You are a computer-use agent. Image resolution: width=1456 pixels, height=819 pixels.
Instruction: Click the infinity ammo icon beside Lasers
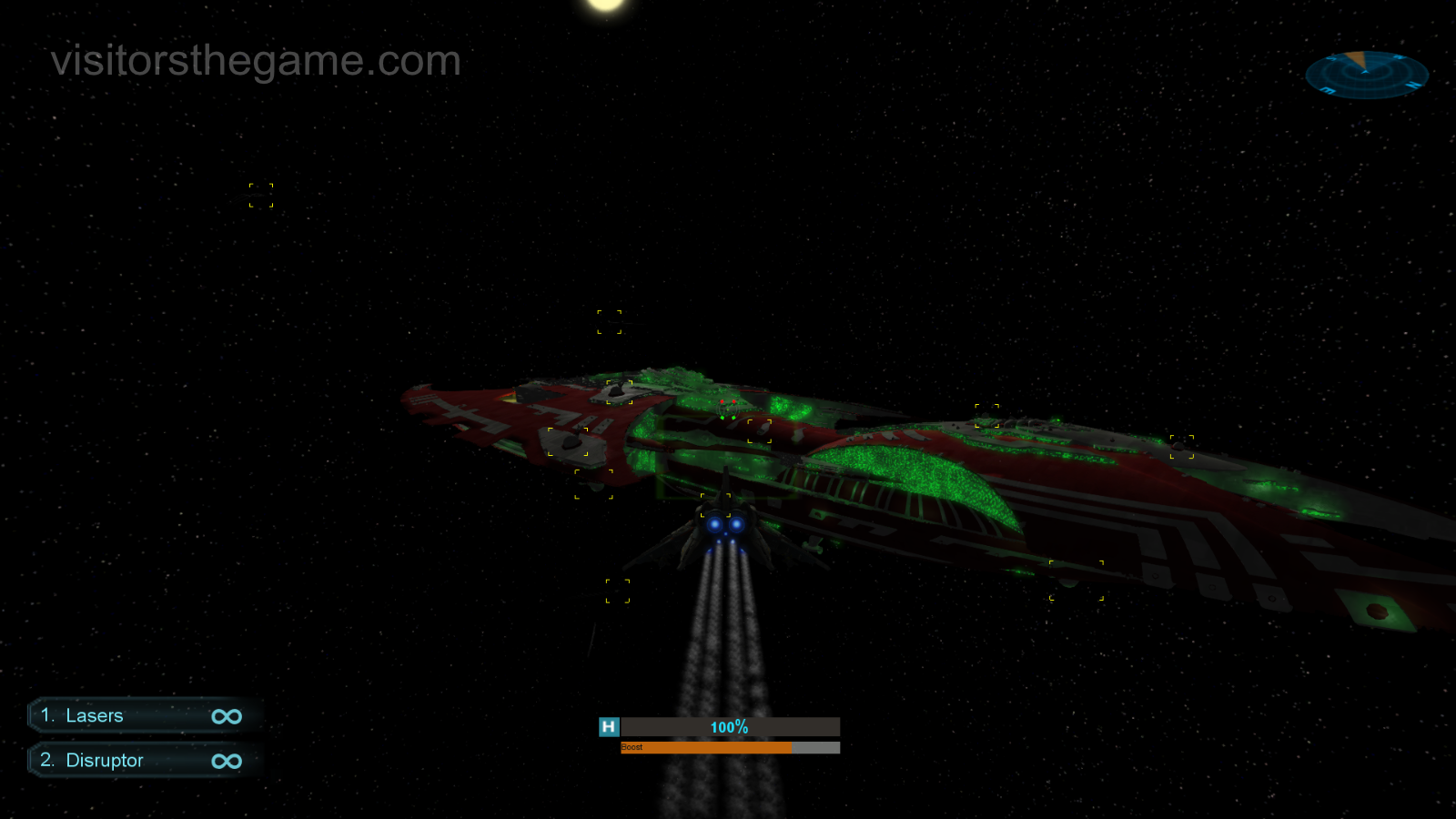[227, 715]
